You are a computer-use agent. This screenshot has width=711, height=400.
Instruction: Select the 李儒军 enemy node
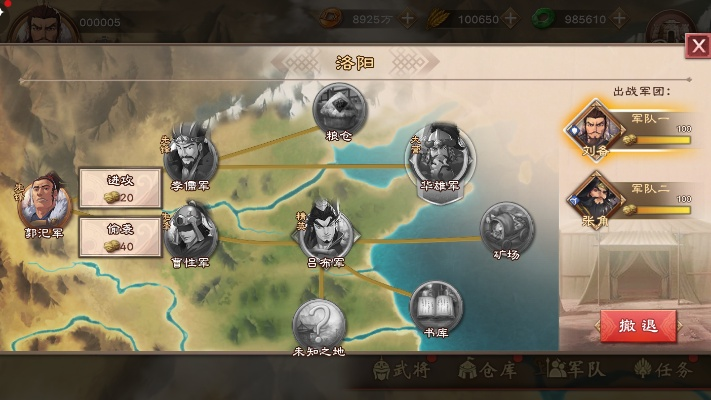[x=188, y=152]
